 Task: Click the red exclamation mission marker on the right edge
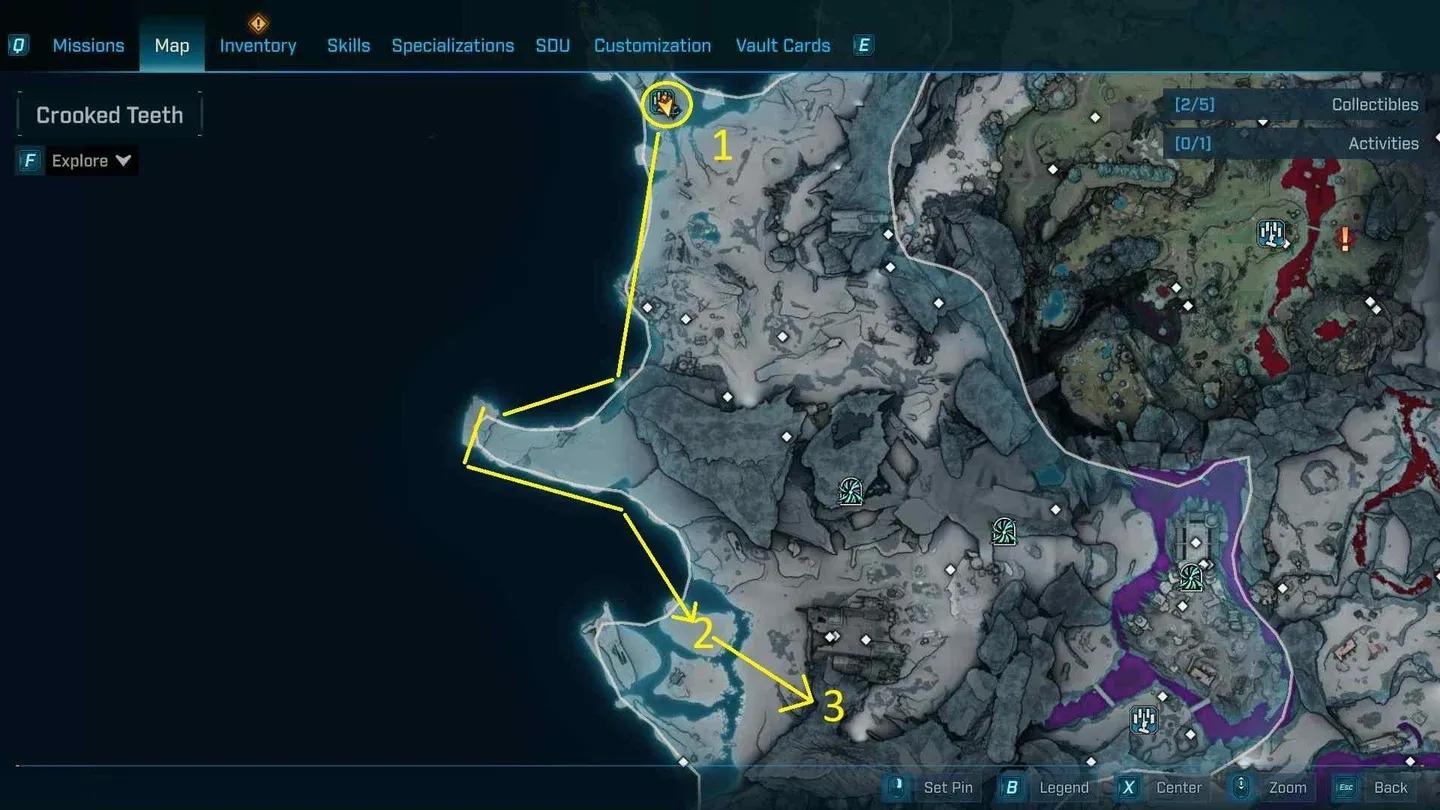click(x=1346, y=240)
